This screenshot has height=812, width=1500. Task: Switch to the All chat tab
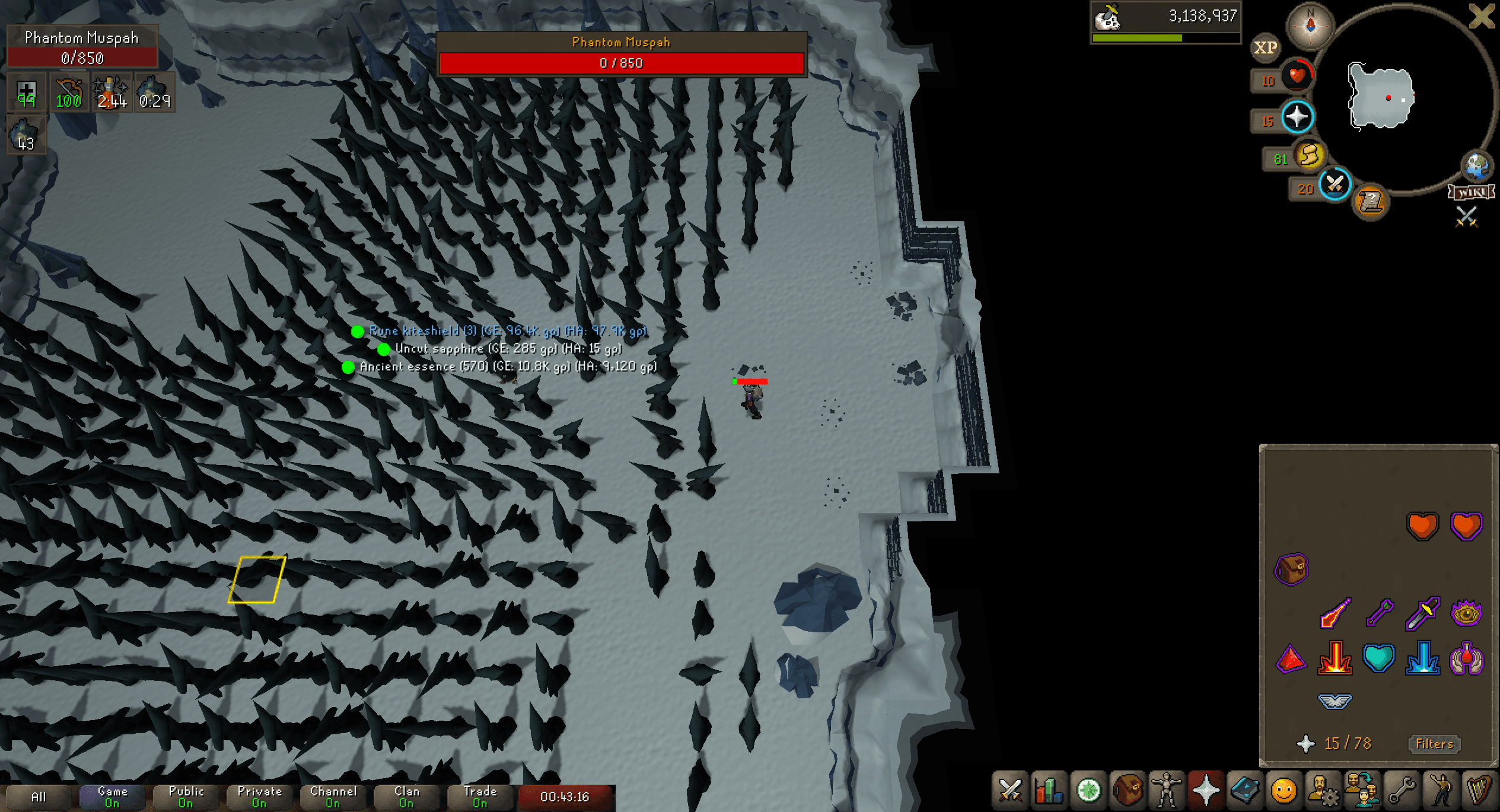(38, 795)
